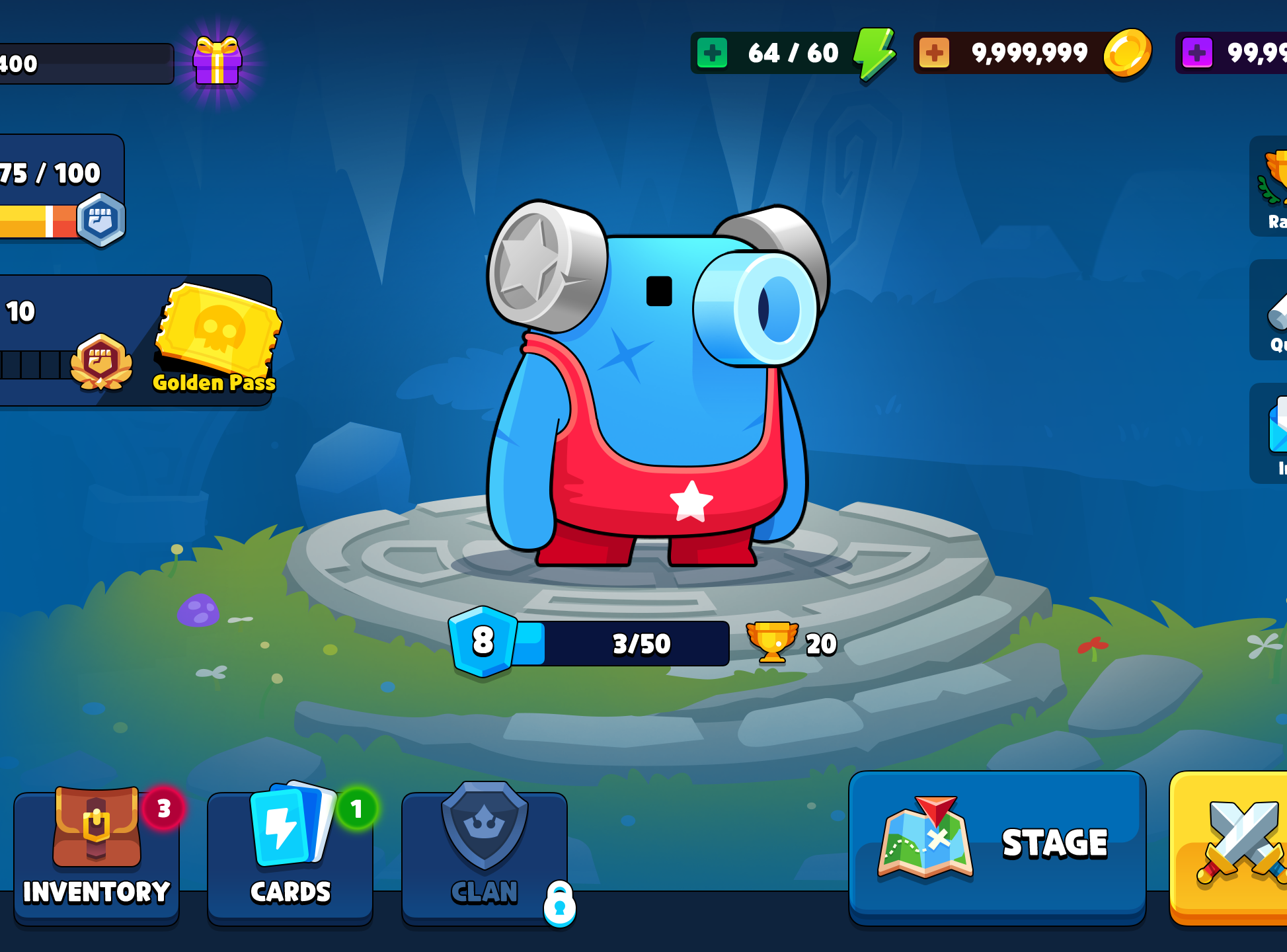Open the level 8 character badge
This screenshot has width=1287, height=952.
tap(483, 641)
